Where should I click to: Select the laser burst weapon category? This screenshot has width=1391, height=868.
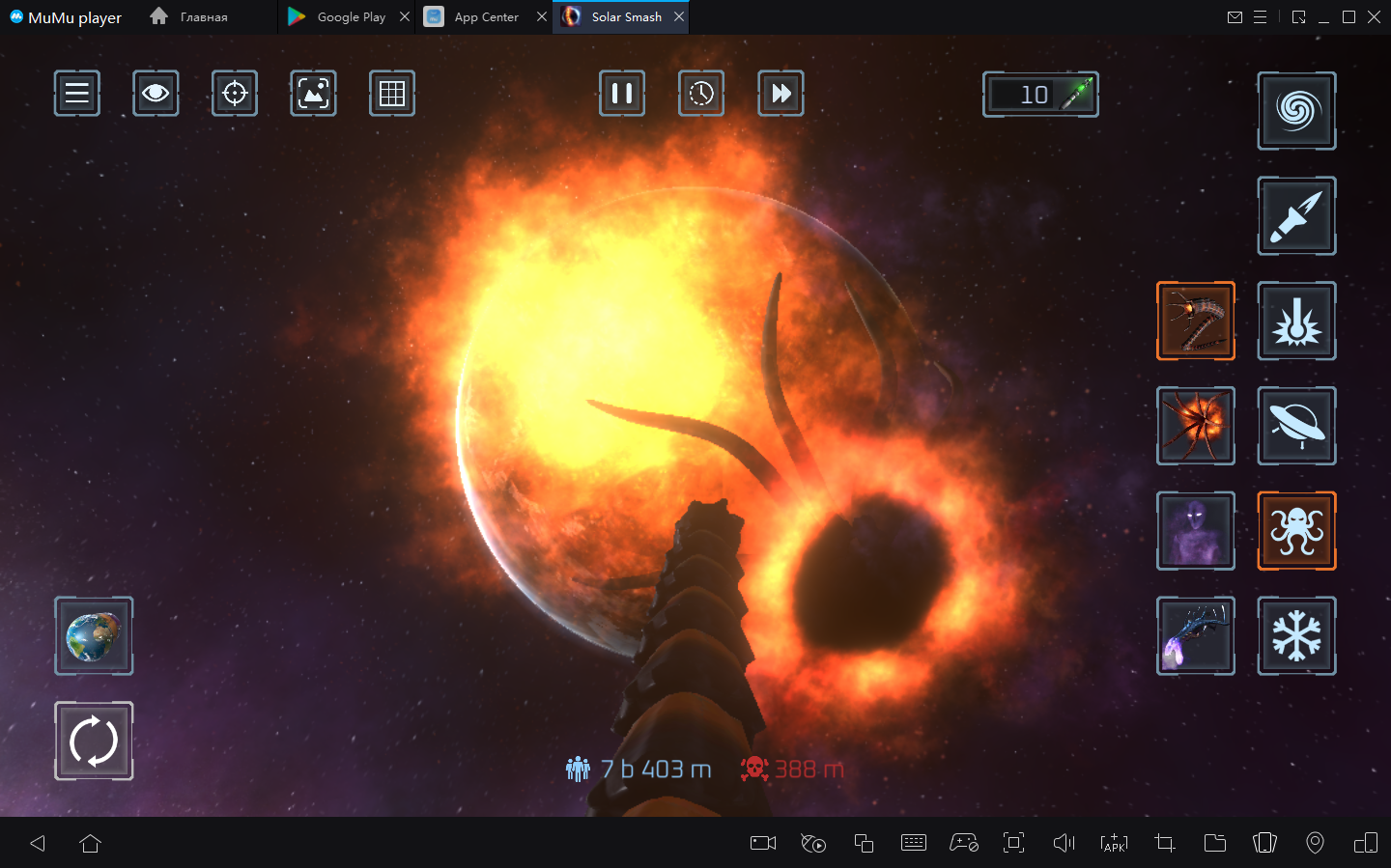[x=1296, y=322]
